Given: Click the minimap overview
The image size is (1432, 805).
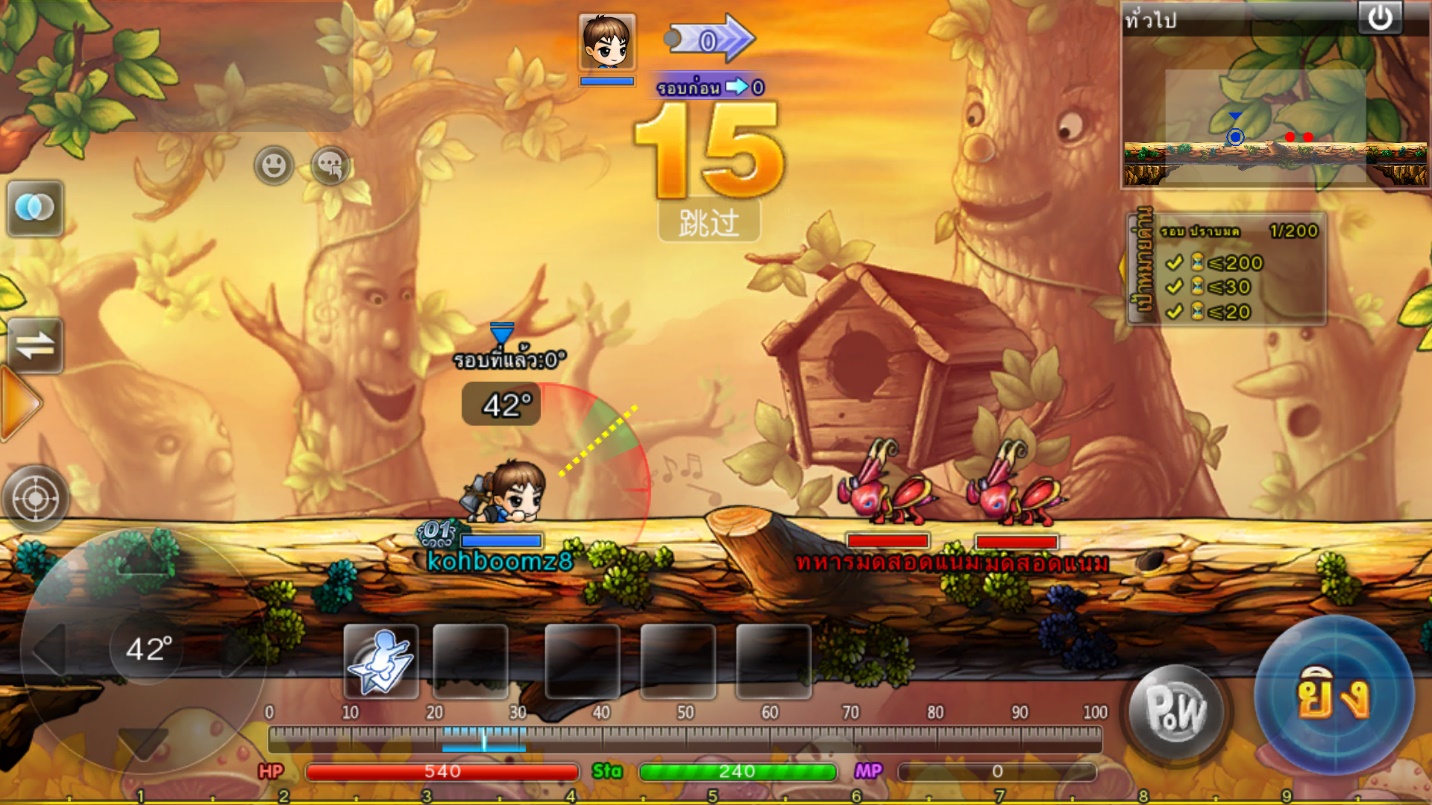Looking at the screenshot, I should [x=1275, y=112].
